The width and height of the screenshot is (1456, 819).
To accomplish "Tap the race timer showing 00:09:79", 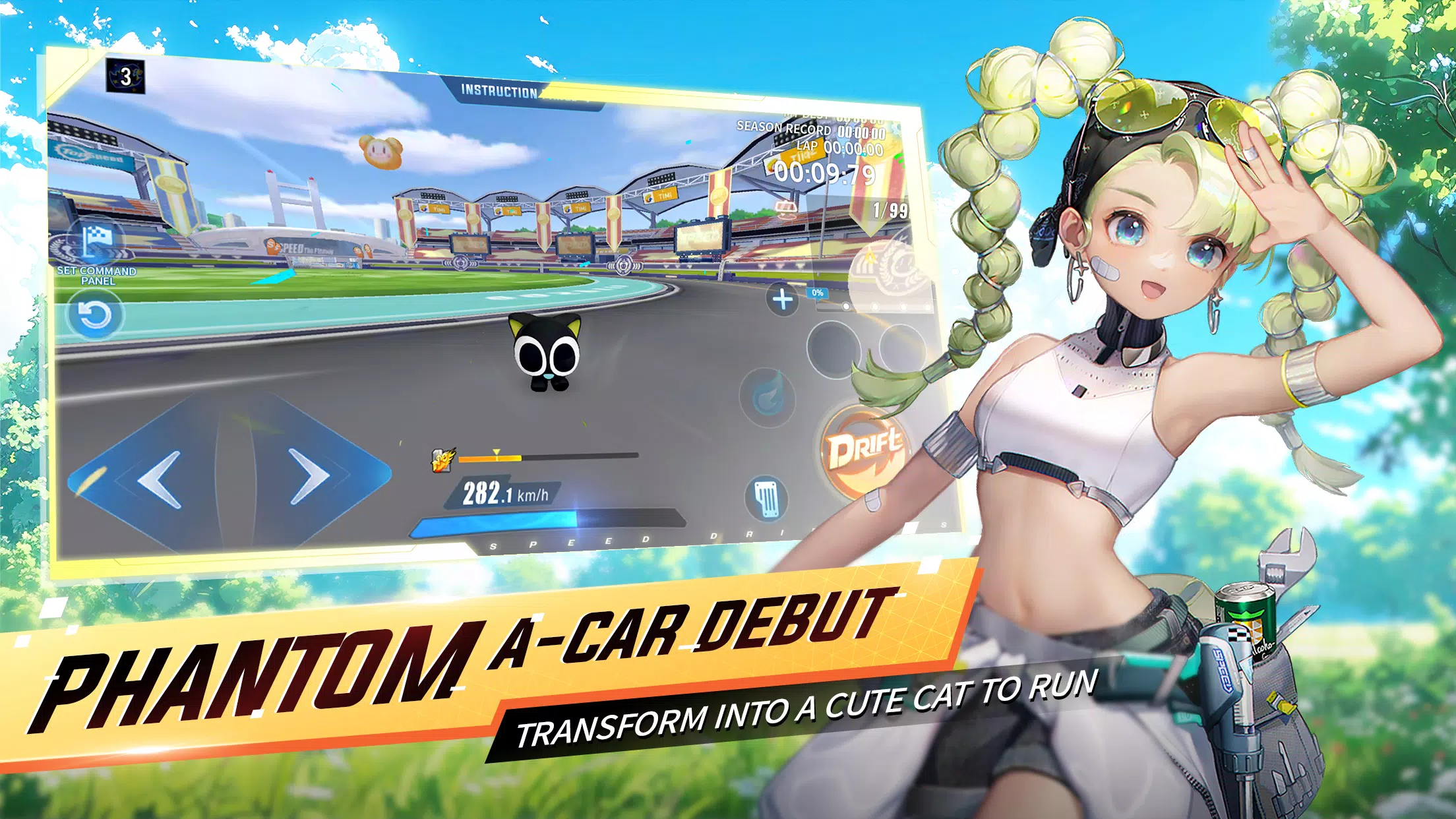I will point(826,173).
